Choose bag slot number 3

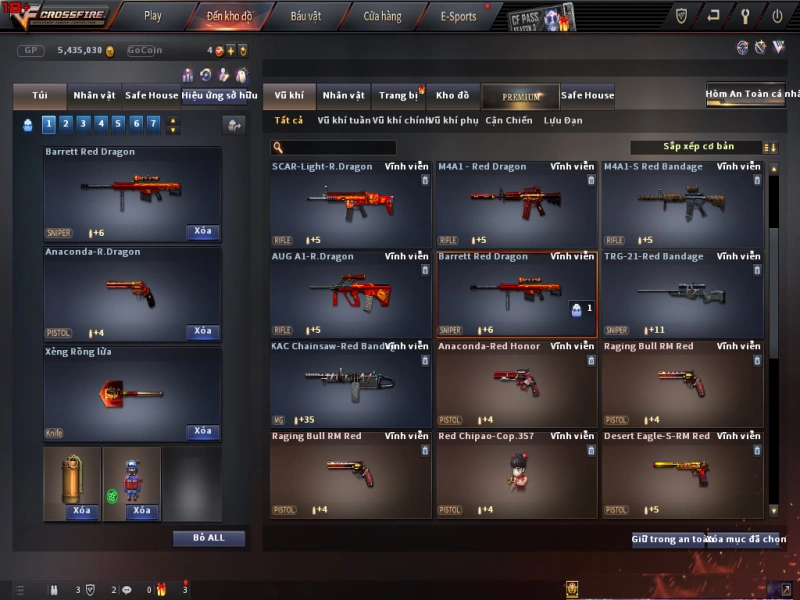[x=84, y=124]
